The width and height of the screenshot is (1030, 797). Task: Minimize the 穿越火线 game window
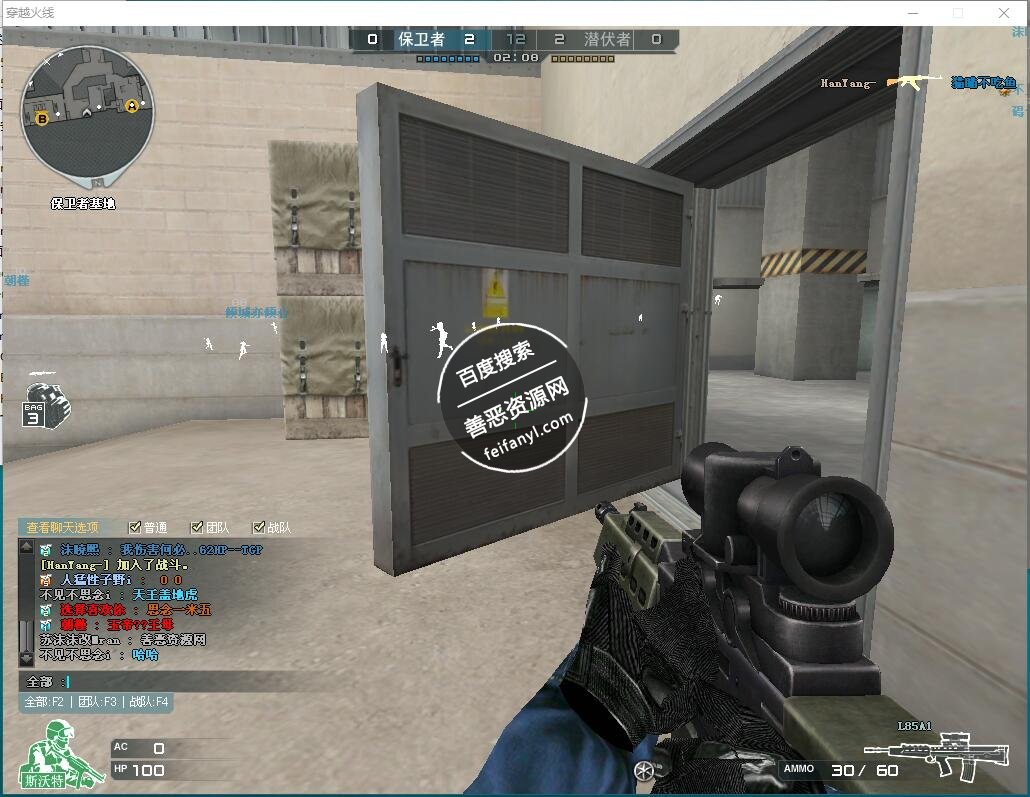click(x=911, y=13)
